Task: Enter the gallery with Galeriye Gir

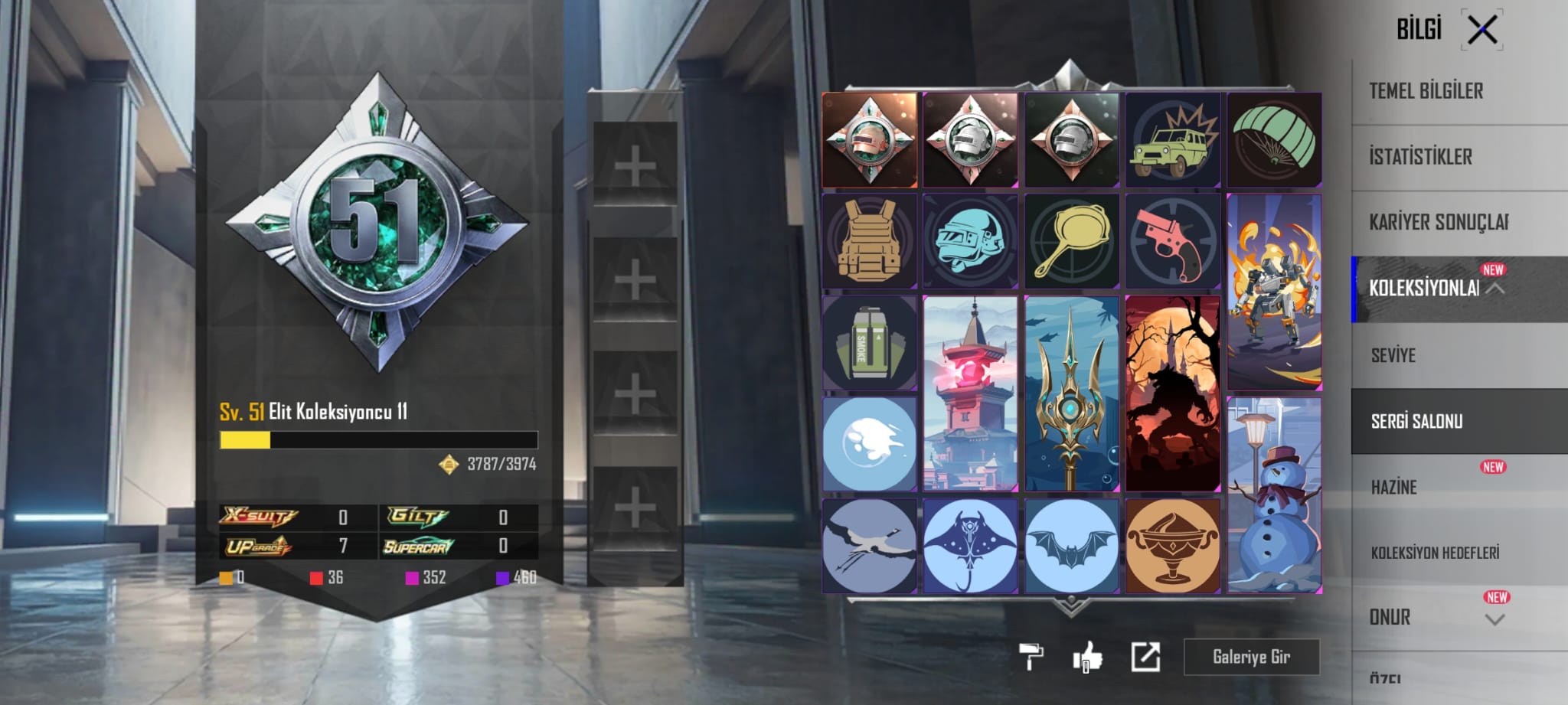Action: pyautogui.click(x=1251, y=657)
